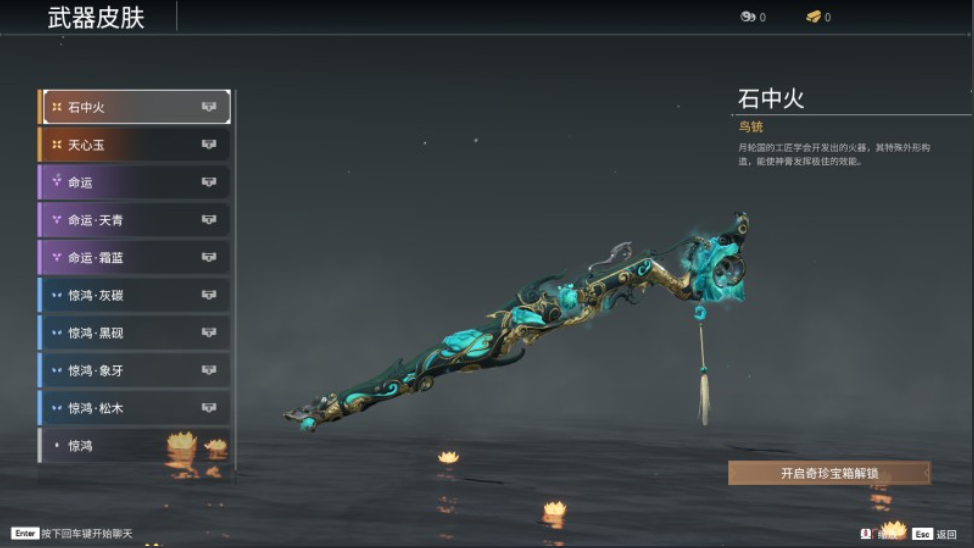Viewport: 974px width, 548px height.
Task: Pick the 命运·天青 skin
Action: [x=134, y=220]
